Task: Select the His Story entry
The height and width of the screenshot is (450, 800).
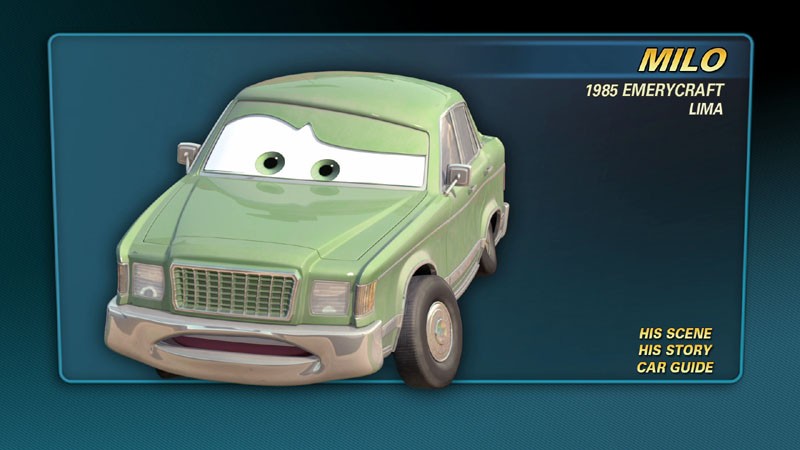Action: point(675,350)
